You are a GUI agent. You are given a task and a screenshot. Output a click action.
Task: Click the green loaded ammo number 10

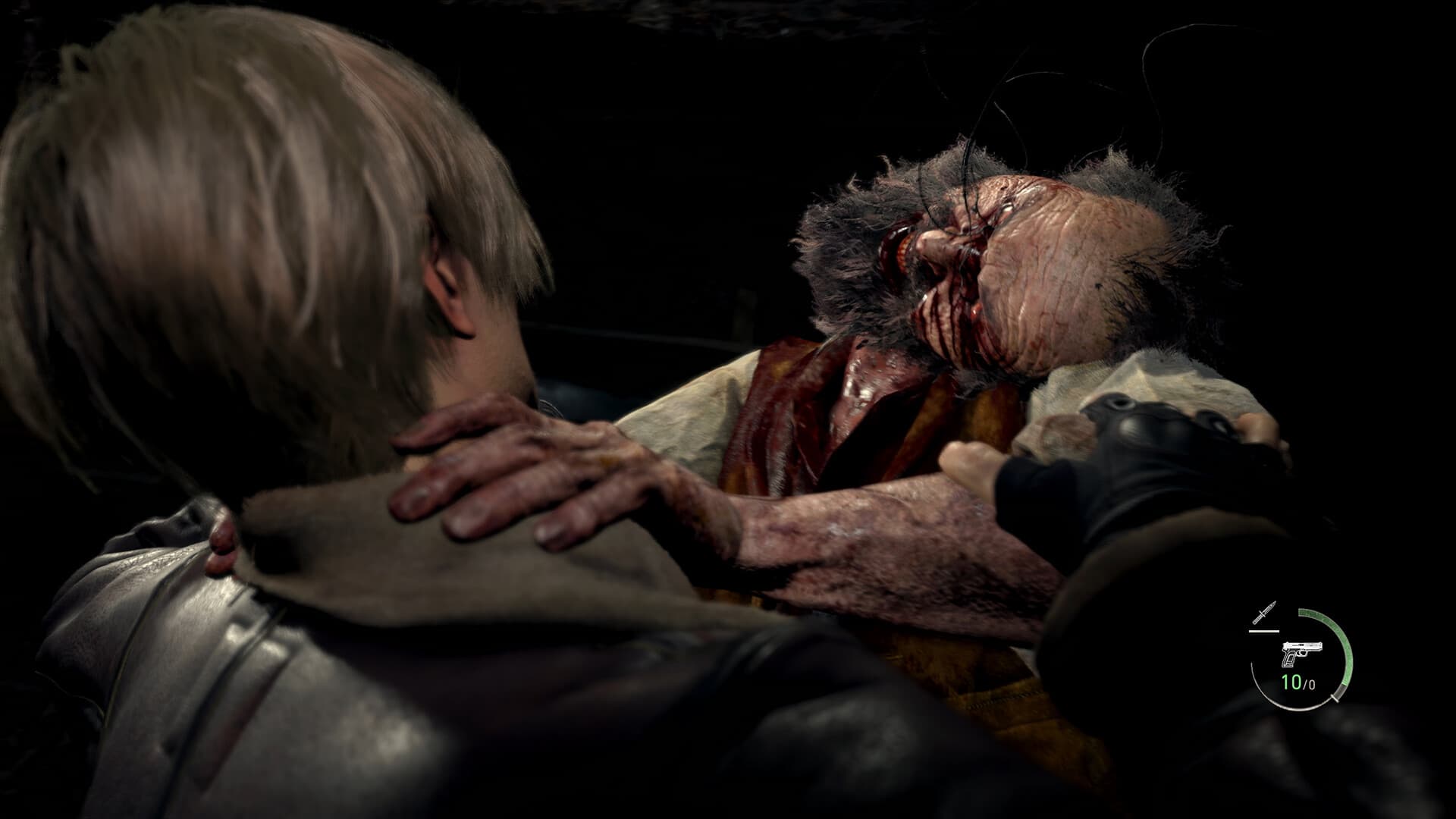(x=1291, y=682)
